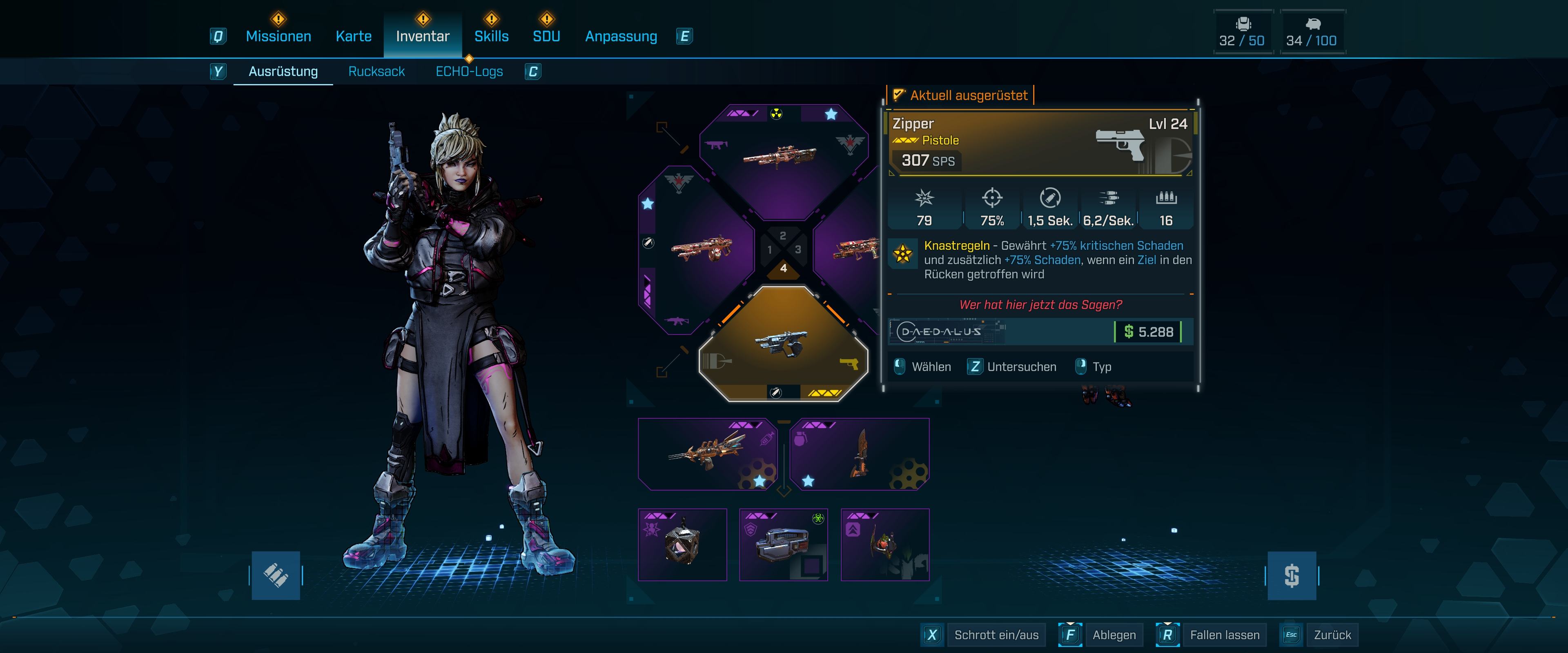
Task: Go to the Skills tab
Action: click(x=491, y=36)
